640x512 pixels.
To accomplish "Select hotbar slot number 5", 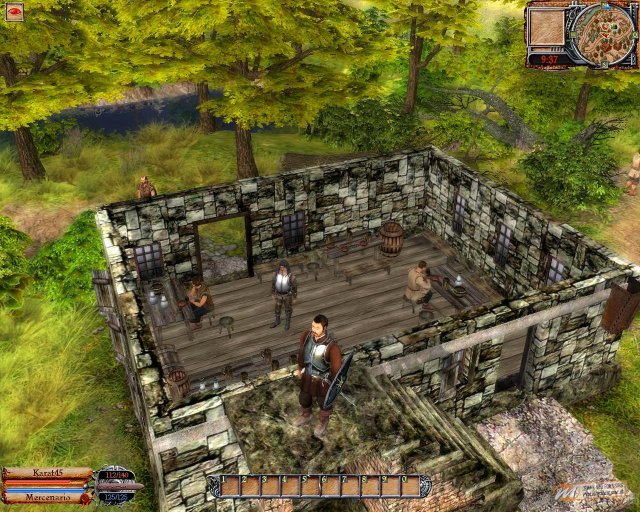I will (x=311, y=486).
